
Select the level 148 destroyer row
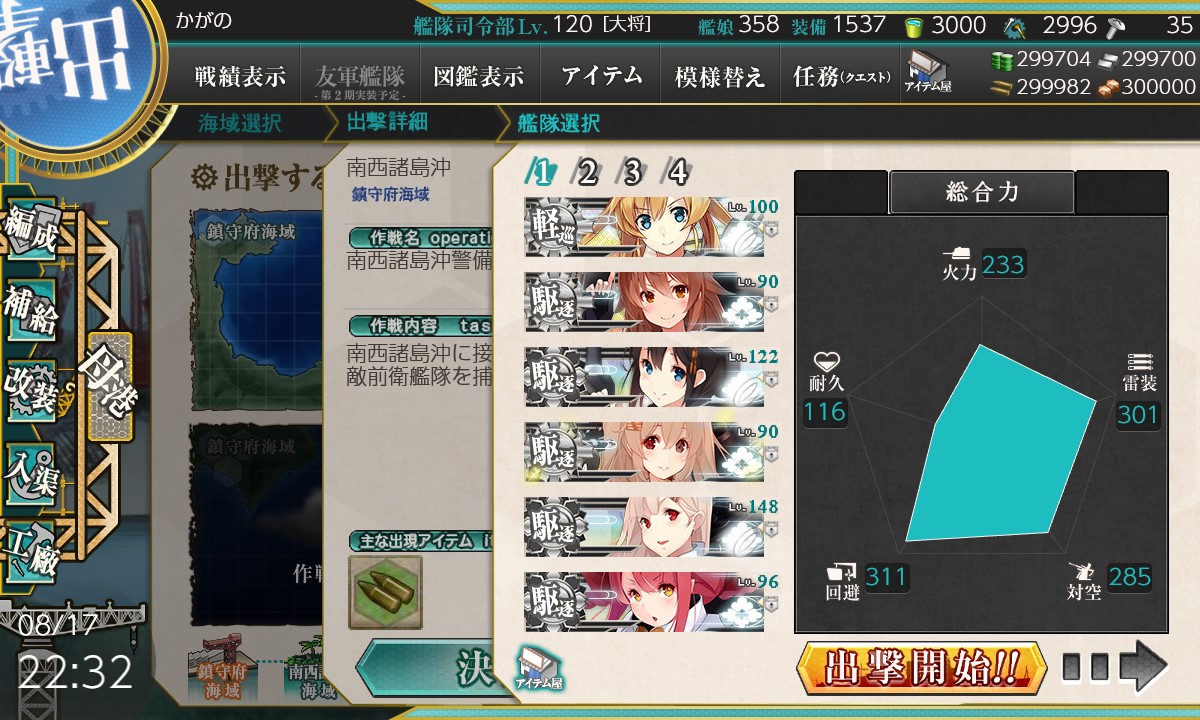[650, 526]
